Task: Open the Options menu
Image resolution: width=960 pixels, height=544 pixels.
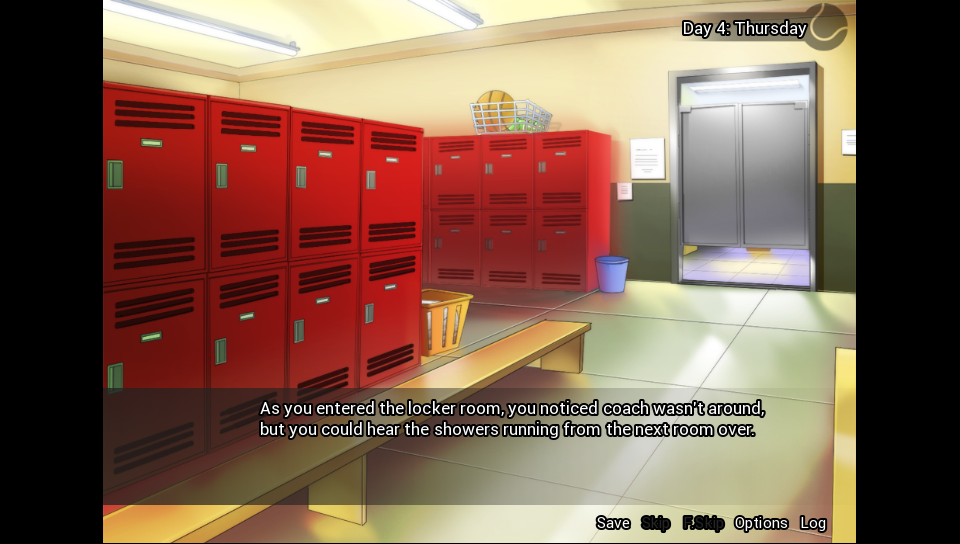Action: [x=761, y=523]
